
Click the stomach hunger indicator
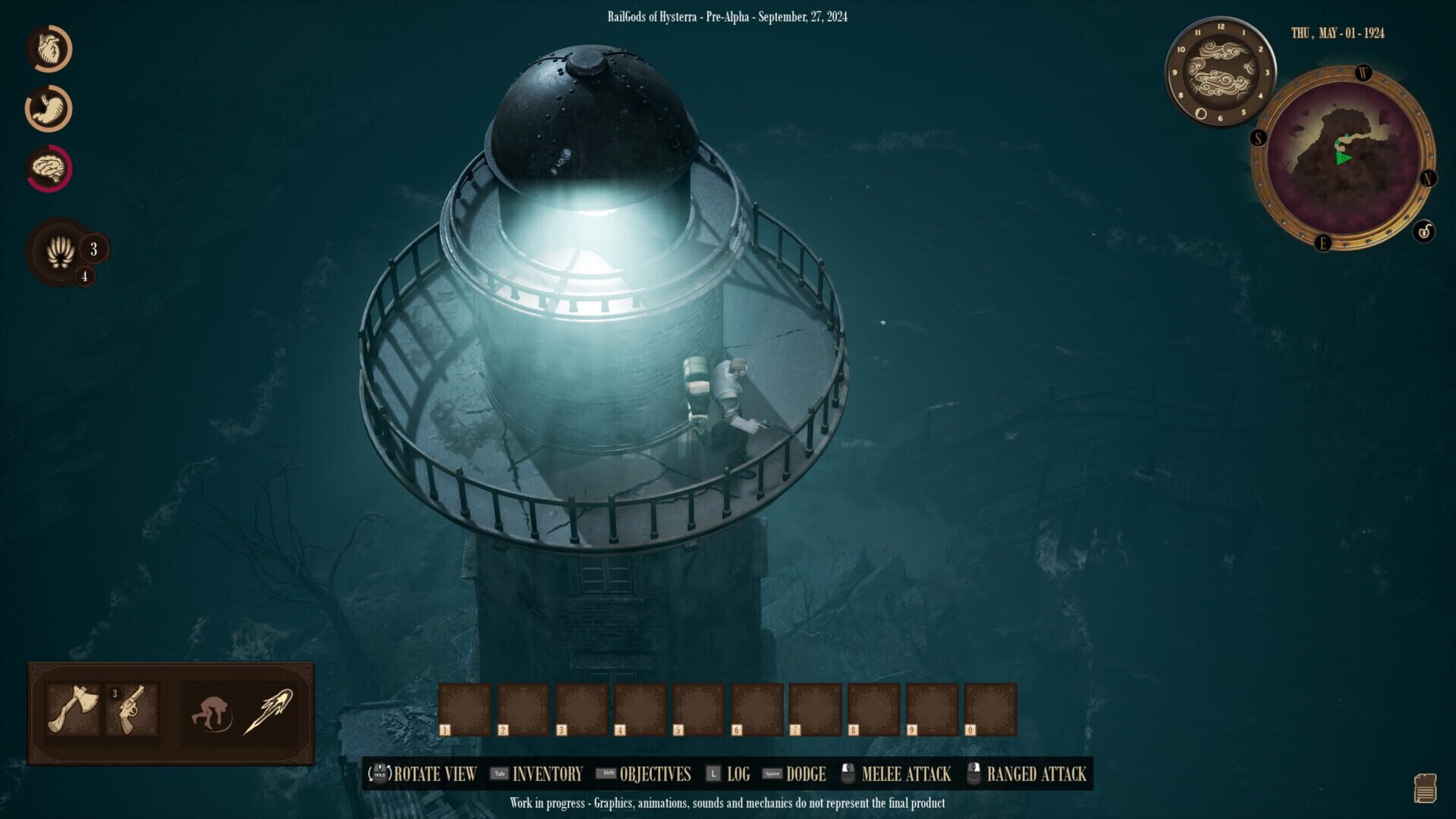tap(49, 108)
